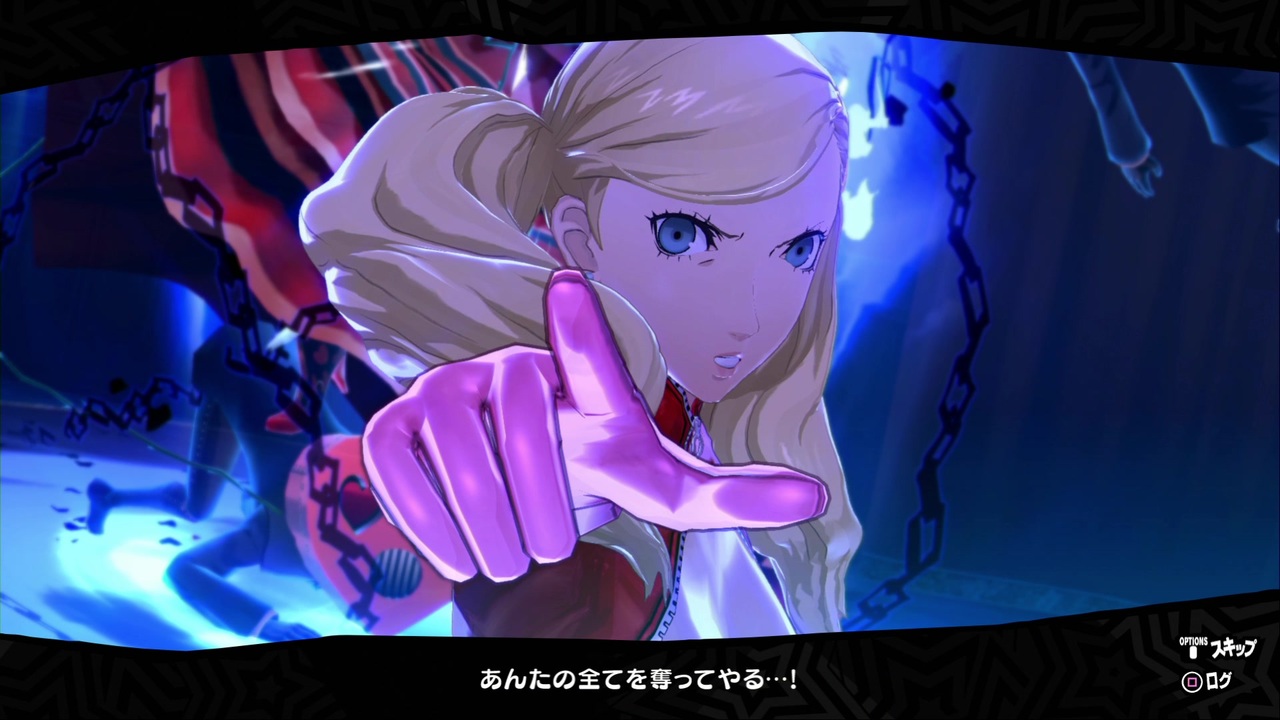Click the Square button icon beside ログ

[x=1195, y=683]
